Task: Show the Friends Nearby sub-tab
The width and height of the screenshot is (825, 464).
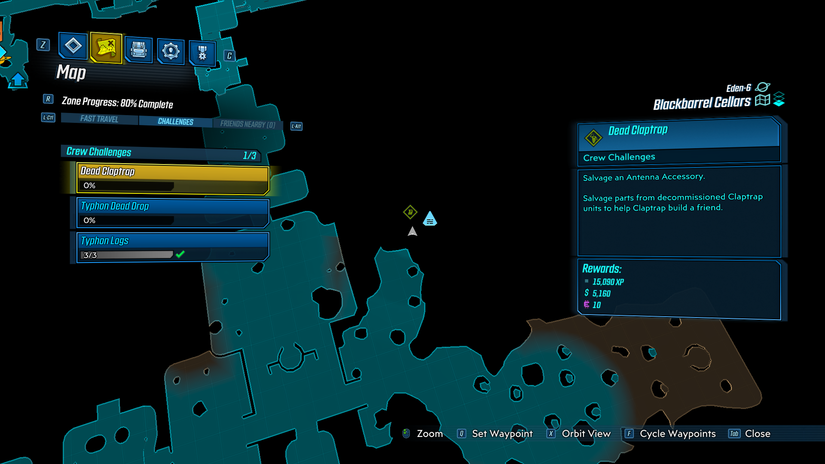Action: (247, 124)
